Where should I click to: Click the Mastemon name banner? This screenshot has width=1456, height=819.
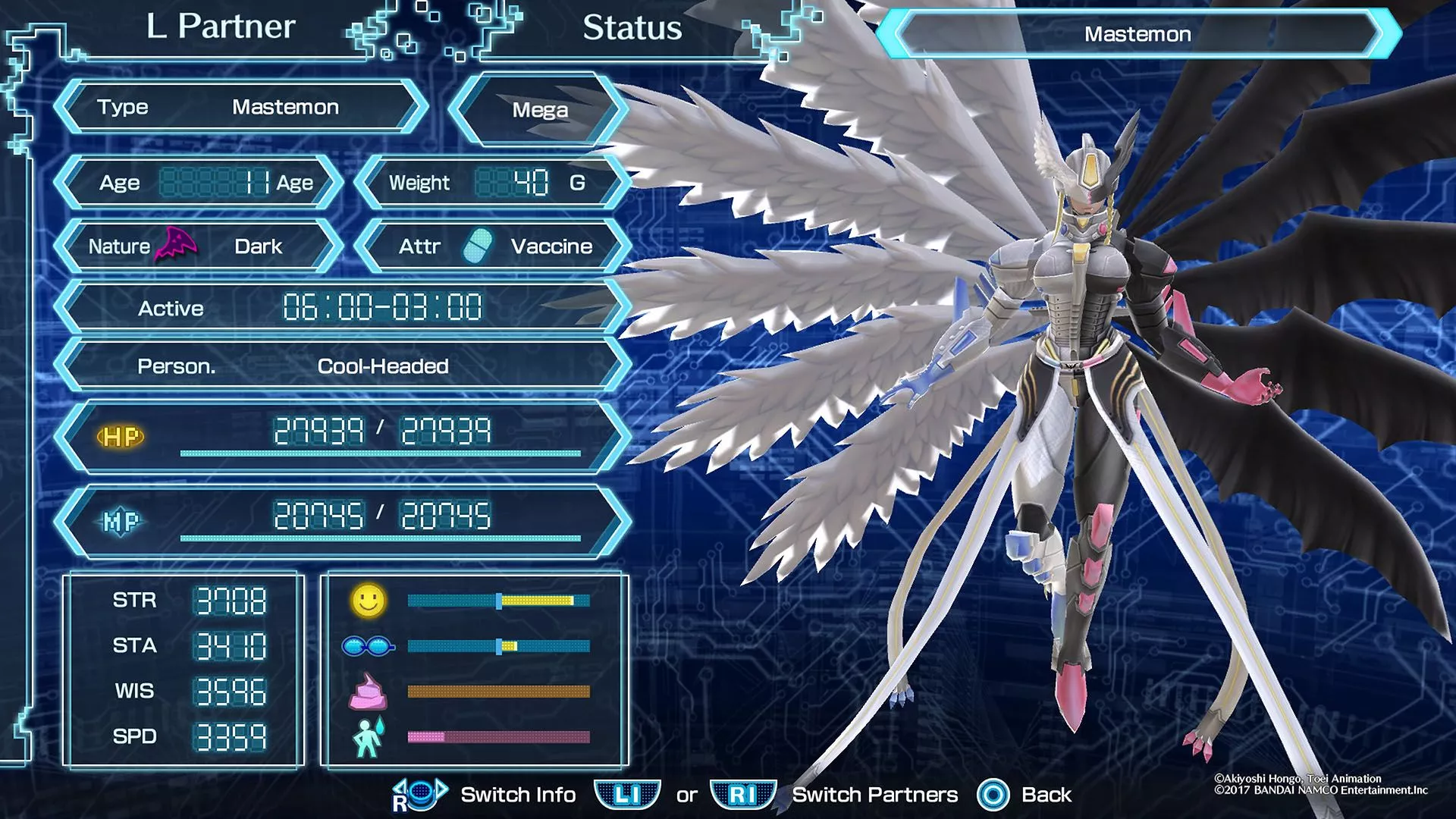[x=1137, y=34]
